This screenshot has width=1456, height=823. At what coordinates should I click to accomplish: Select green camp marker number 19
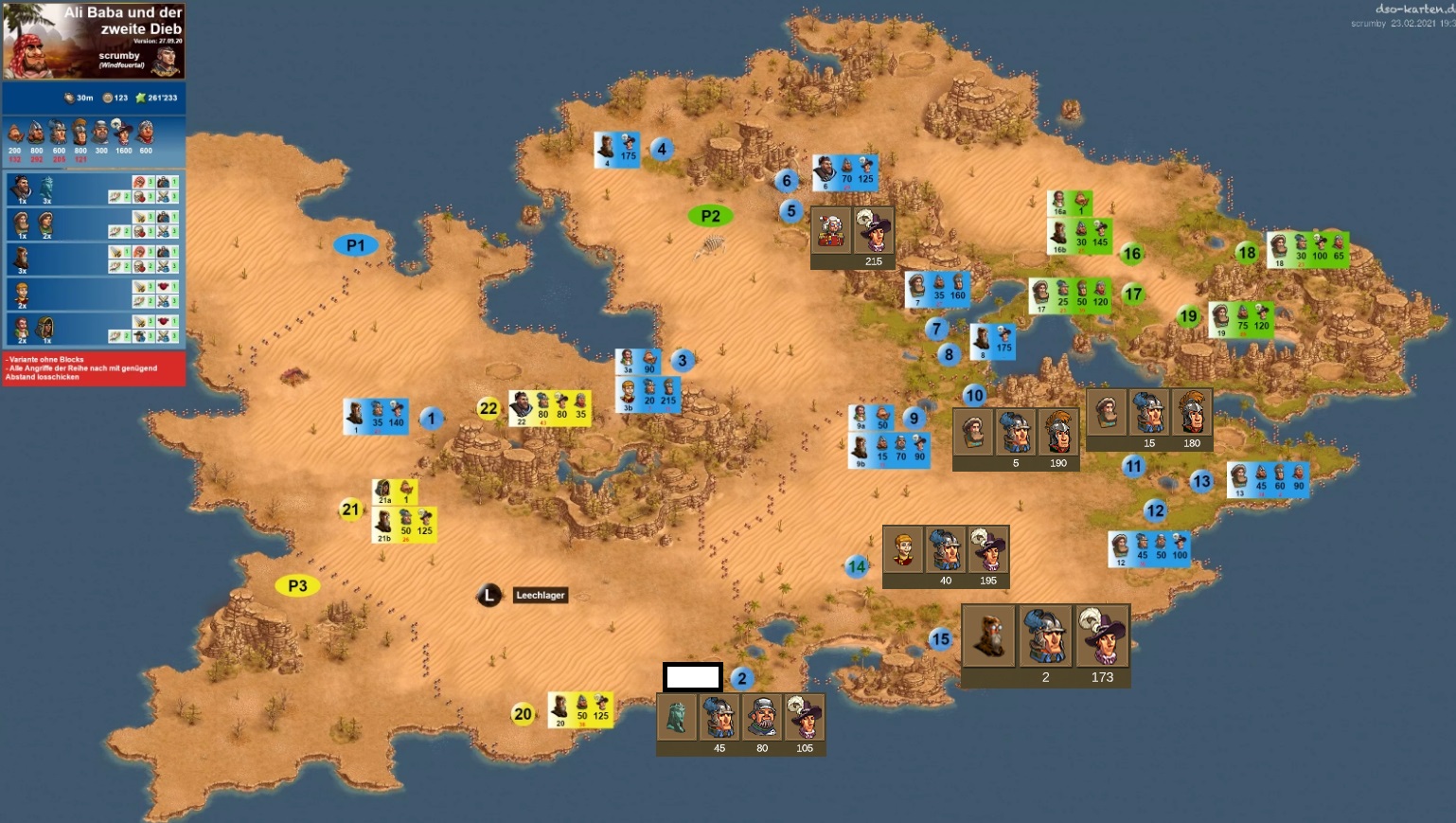1188,316
